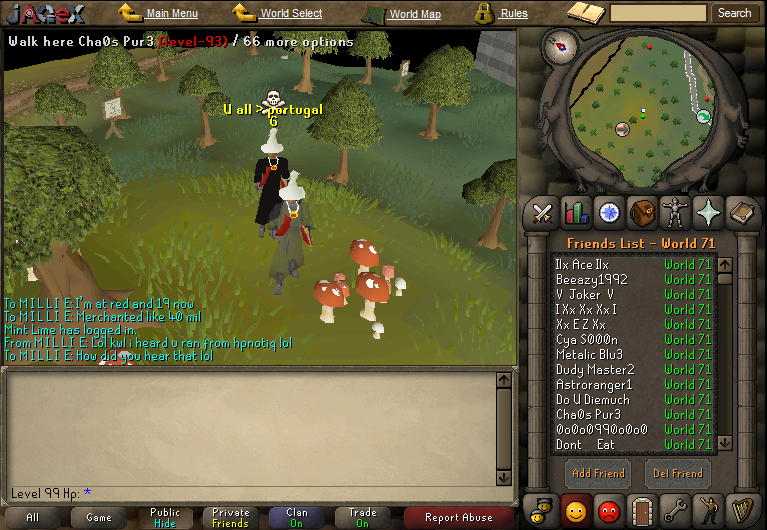Open the backpack inventory tab
This screenshot has height=530, width=767.
click(643, 212)
